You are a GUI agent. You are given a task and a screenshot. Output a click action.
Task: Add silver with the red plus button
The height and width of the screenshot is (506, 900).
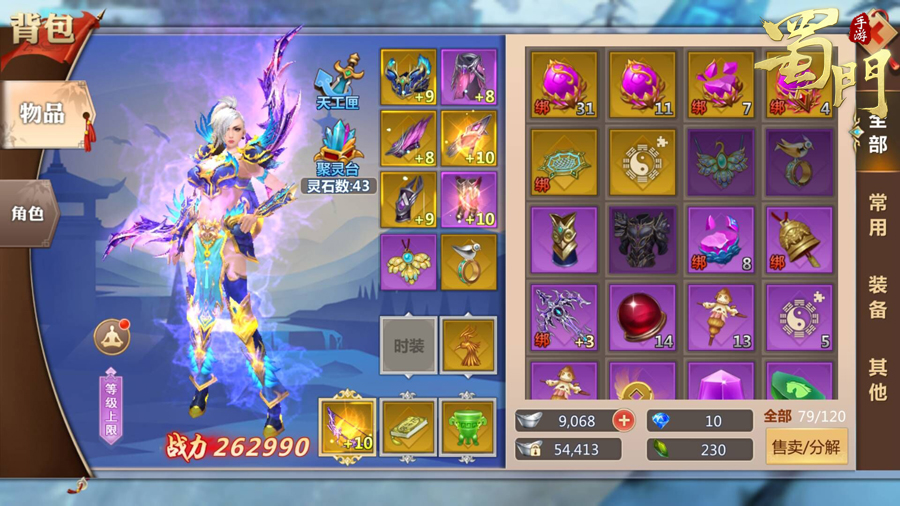(624, 421)
